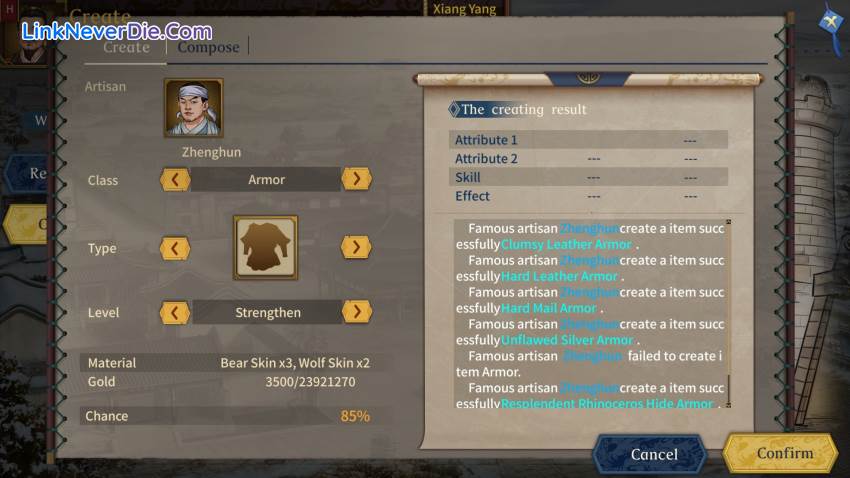This screenshot has height=478, width=850.
Task: Open Unflawed Silver Armor log link
Action: pos(567,340)
